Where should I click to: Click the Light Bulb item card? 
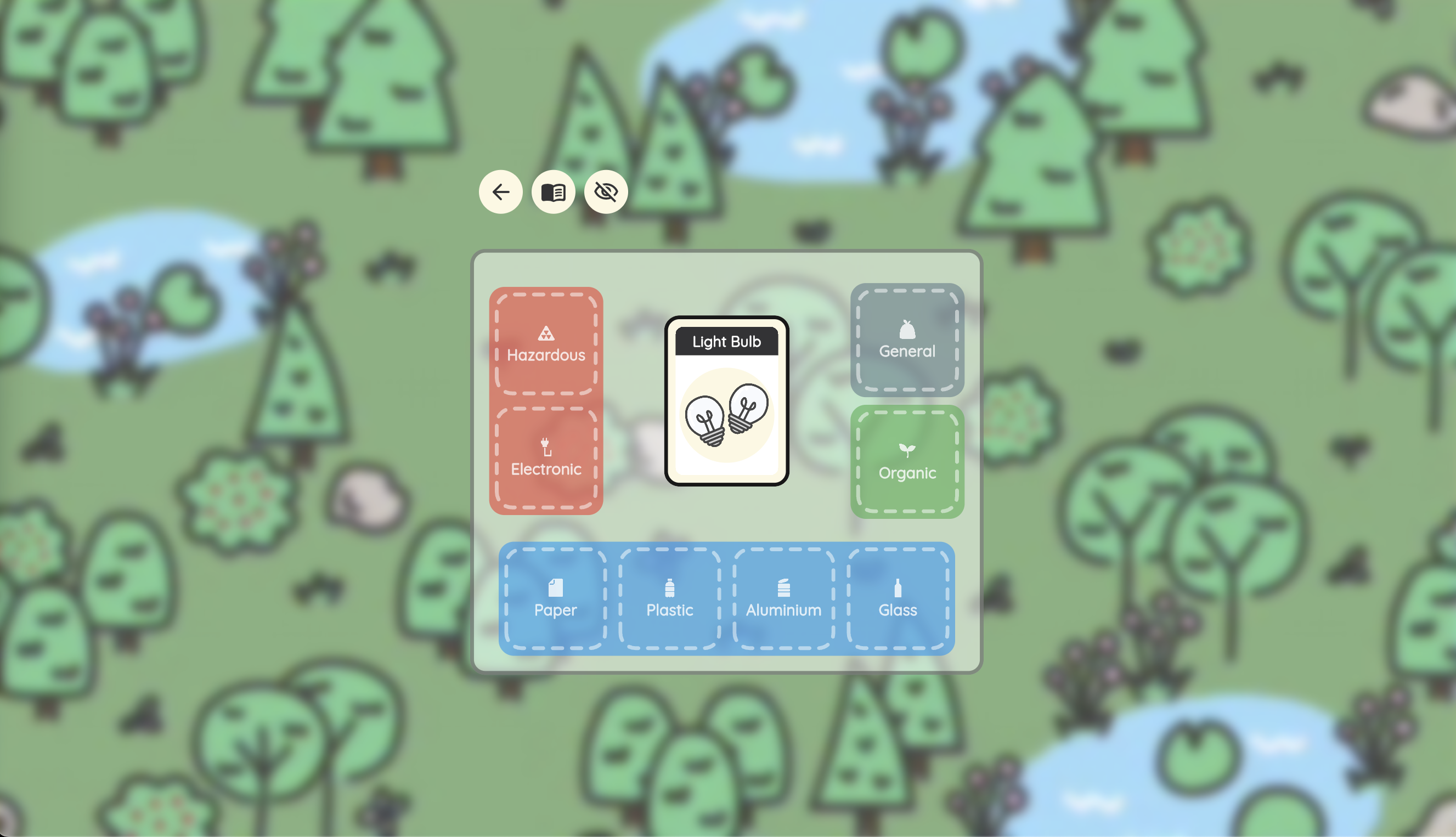coord(726,401)
